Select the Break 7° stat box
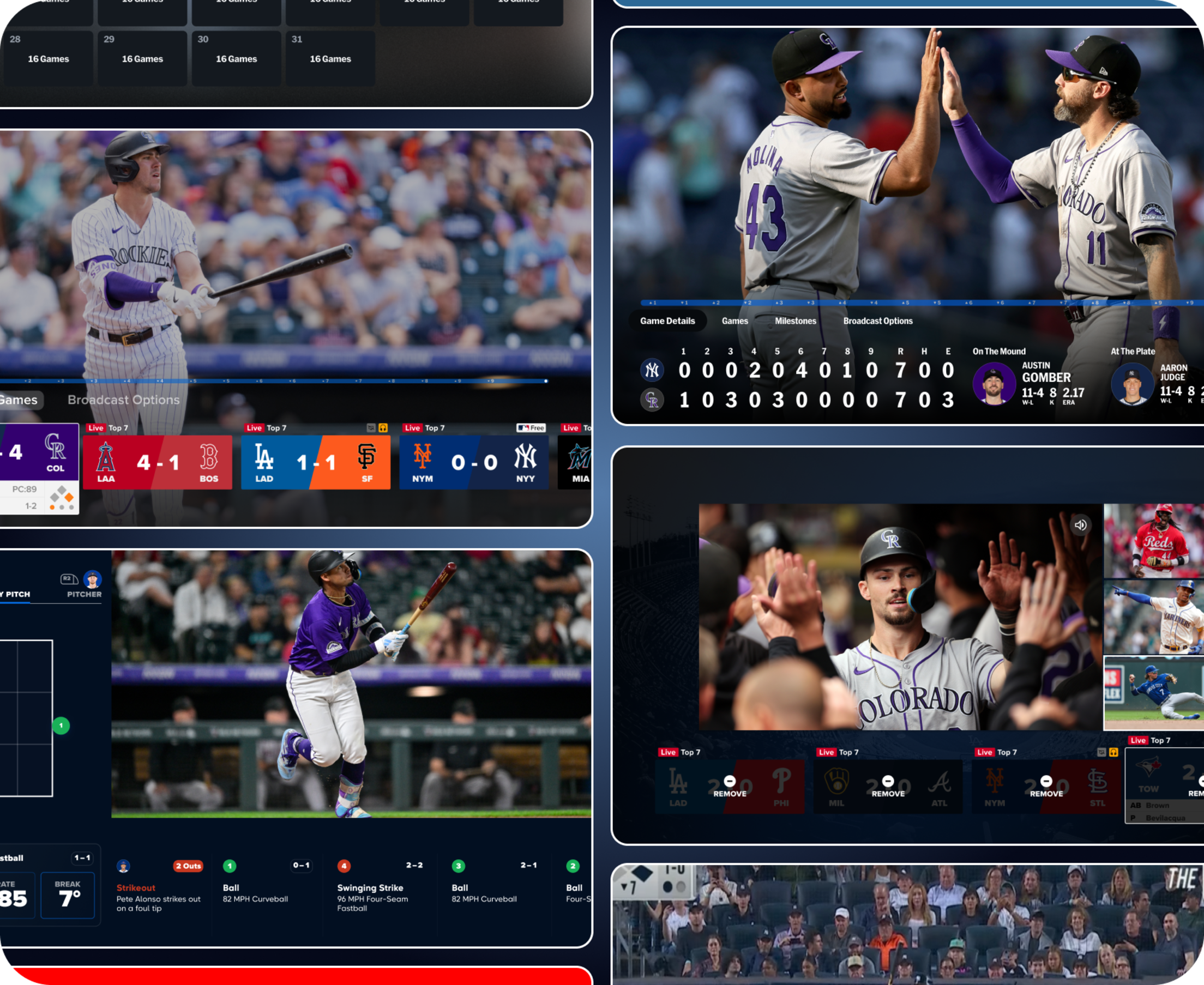 pos(68,895)
